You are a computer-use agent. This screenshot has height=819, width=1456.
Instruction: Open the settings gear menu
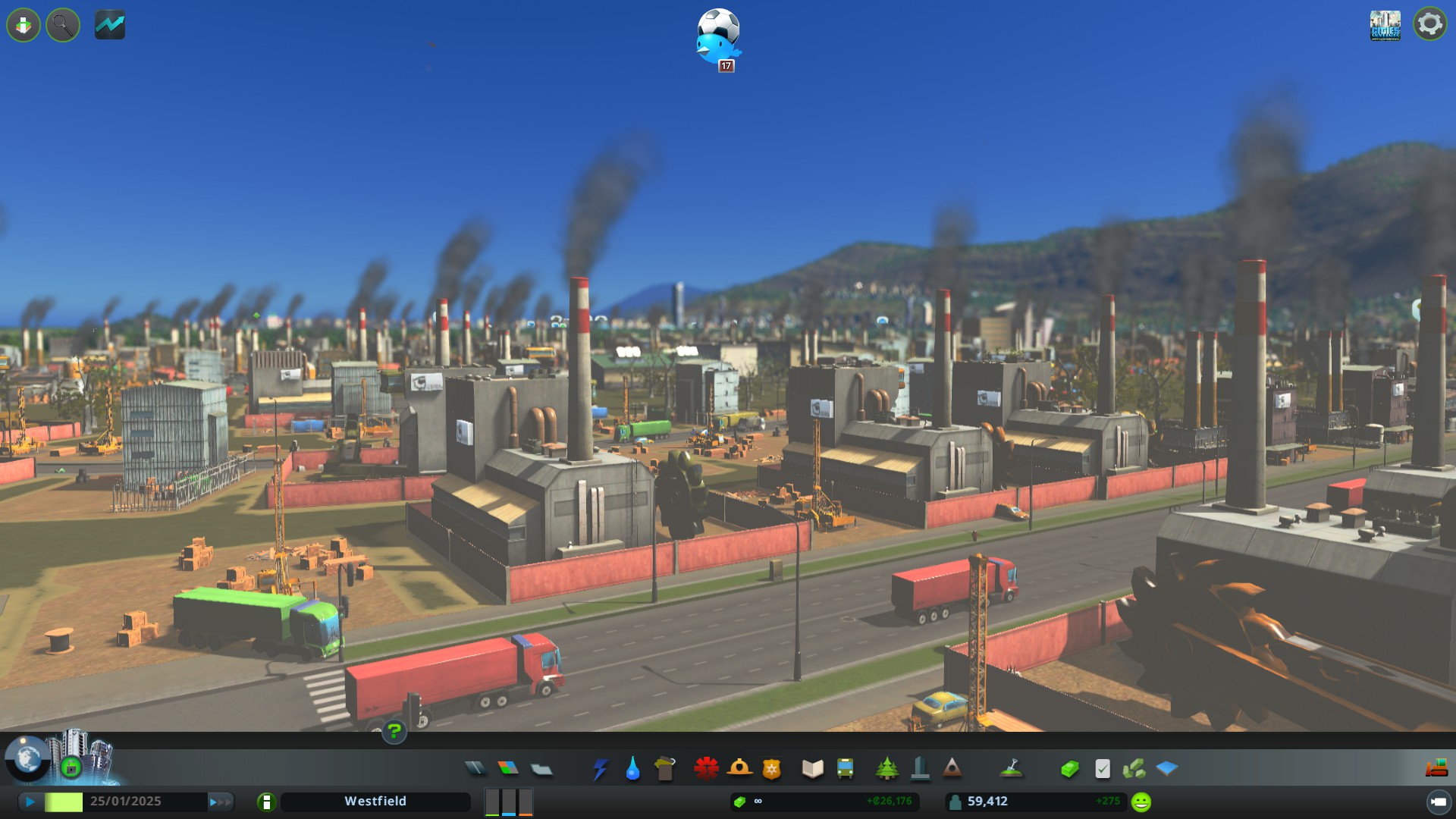(x=1429, y=24)
